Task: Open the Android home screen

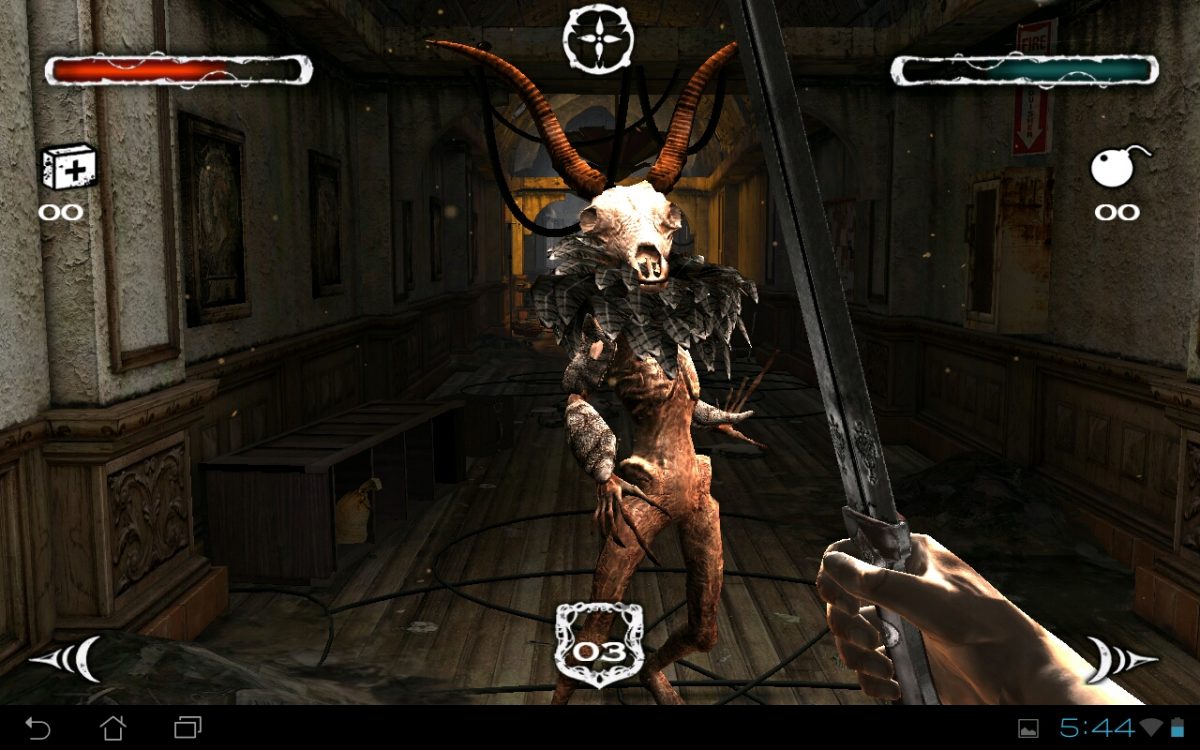Action: [x=113, y=727]
